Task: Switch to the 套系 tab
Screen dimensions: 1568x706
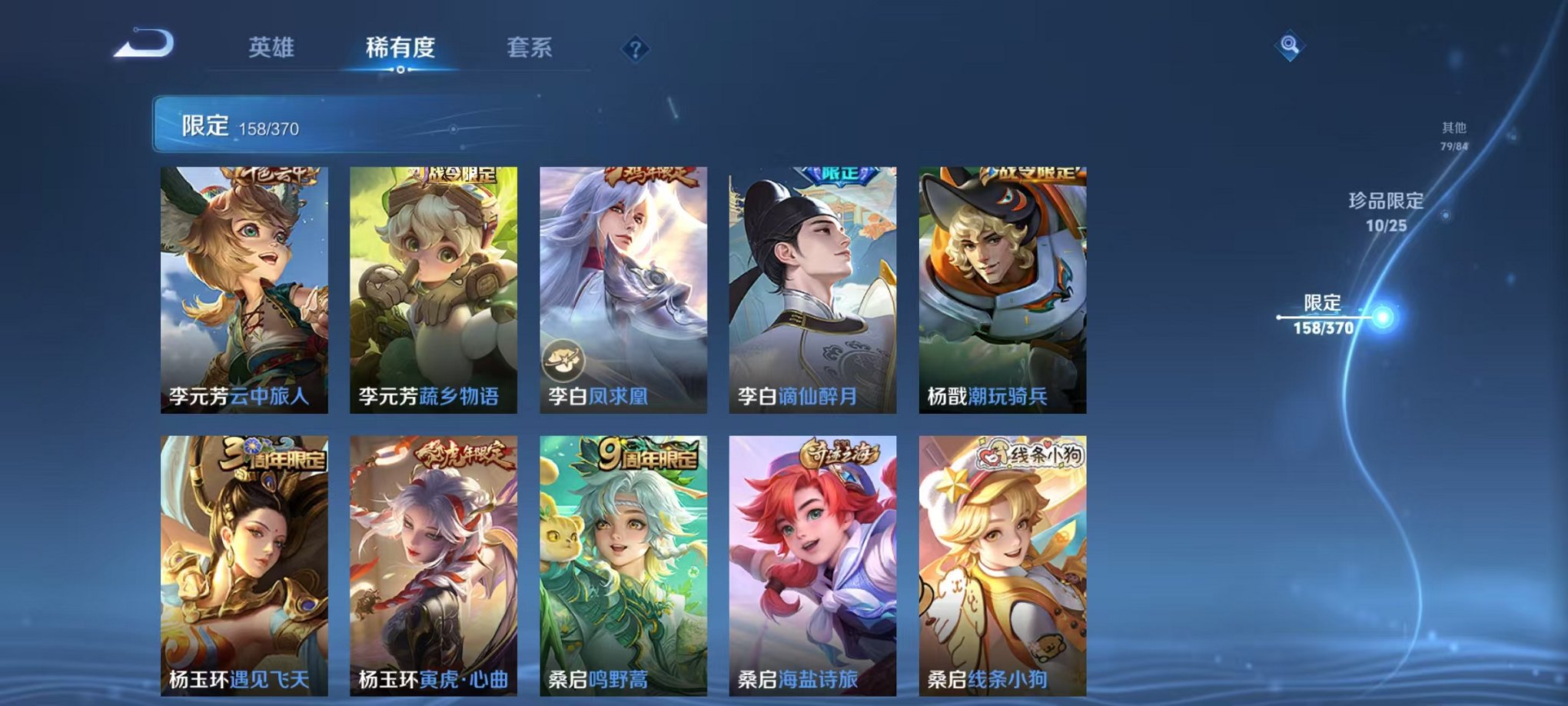Action: [530, 48]
